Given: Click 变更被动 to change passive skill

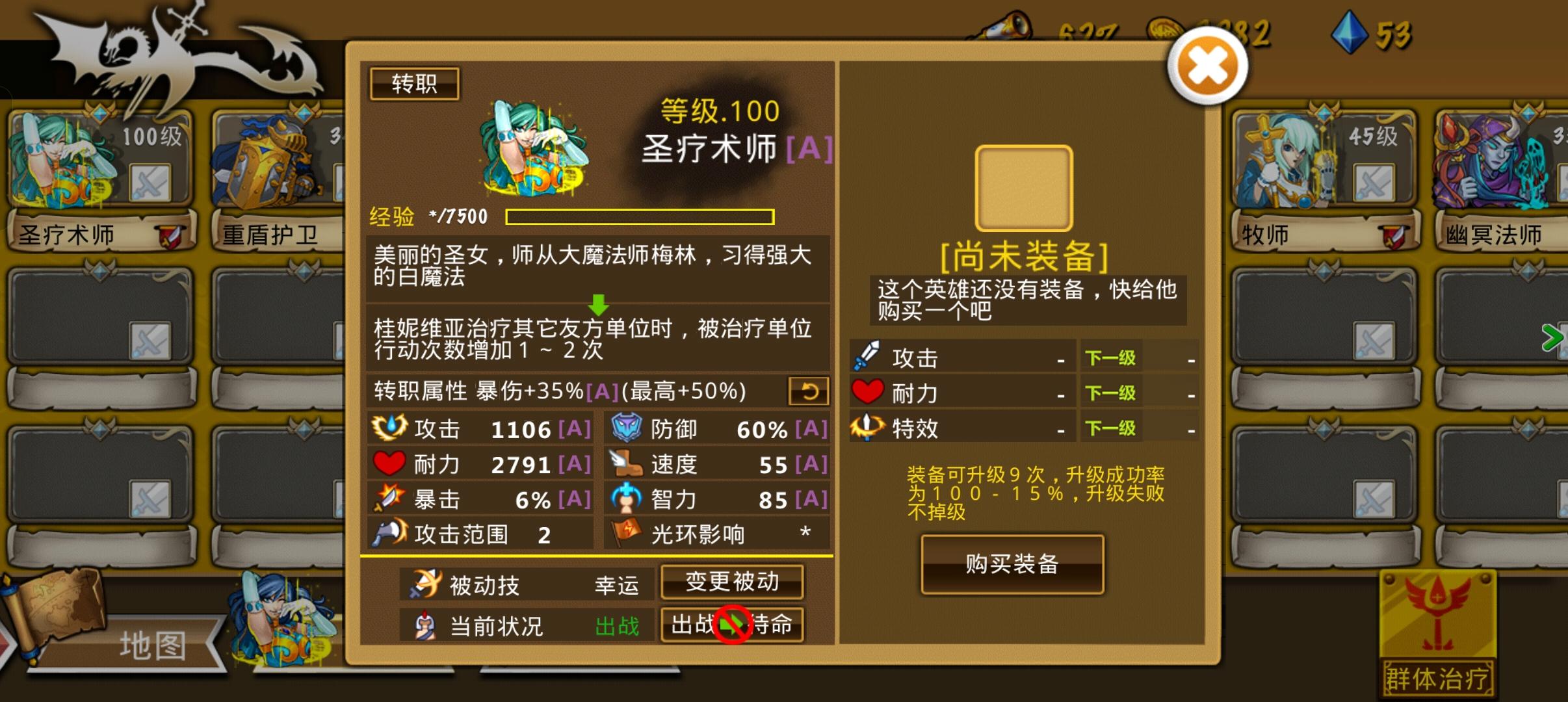Looking at the screenshot, I should tap(733, 583).
